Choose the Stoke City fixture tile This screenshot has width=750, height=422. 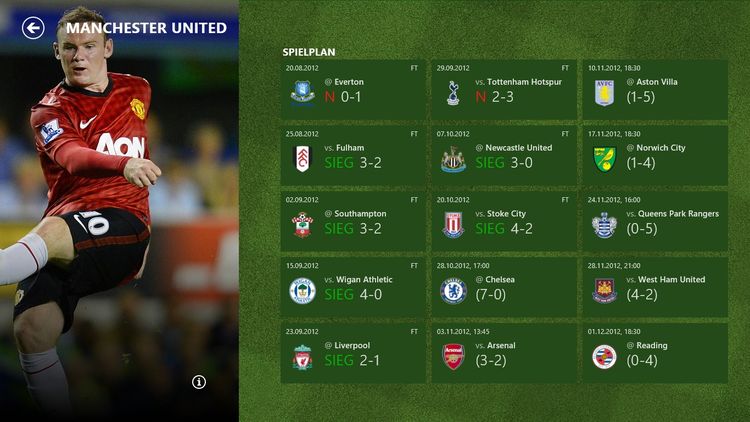point(504,221)
